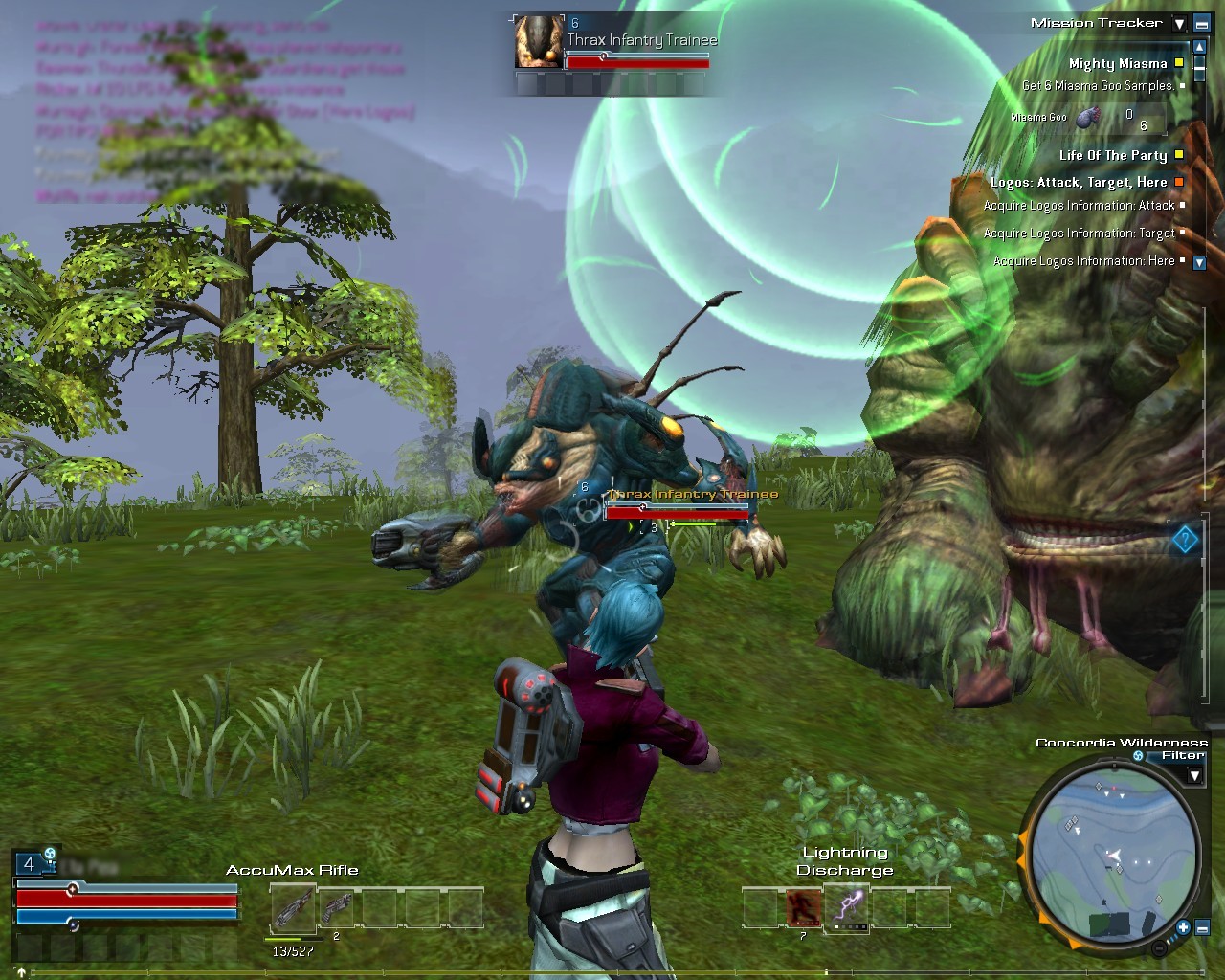Select the Logos: Attack, Target, Here mission
Image resolution: width=1225 pixels, height=980 pixels.
click(1079, 182)
